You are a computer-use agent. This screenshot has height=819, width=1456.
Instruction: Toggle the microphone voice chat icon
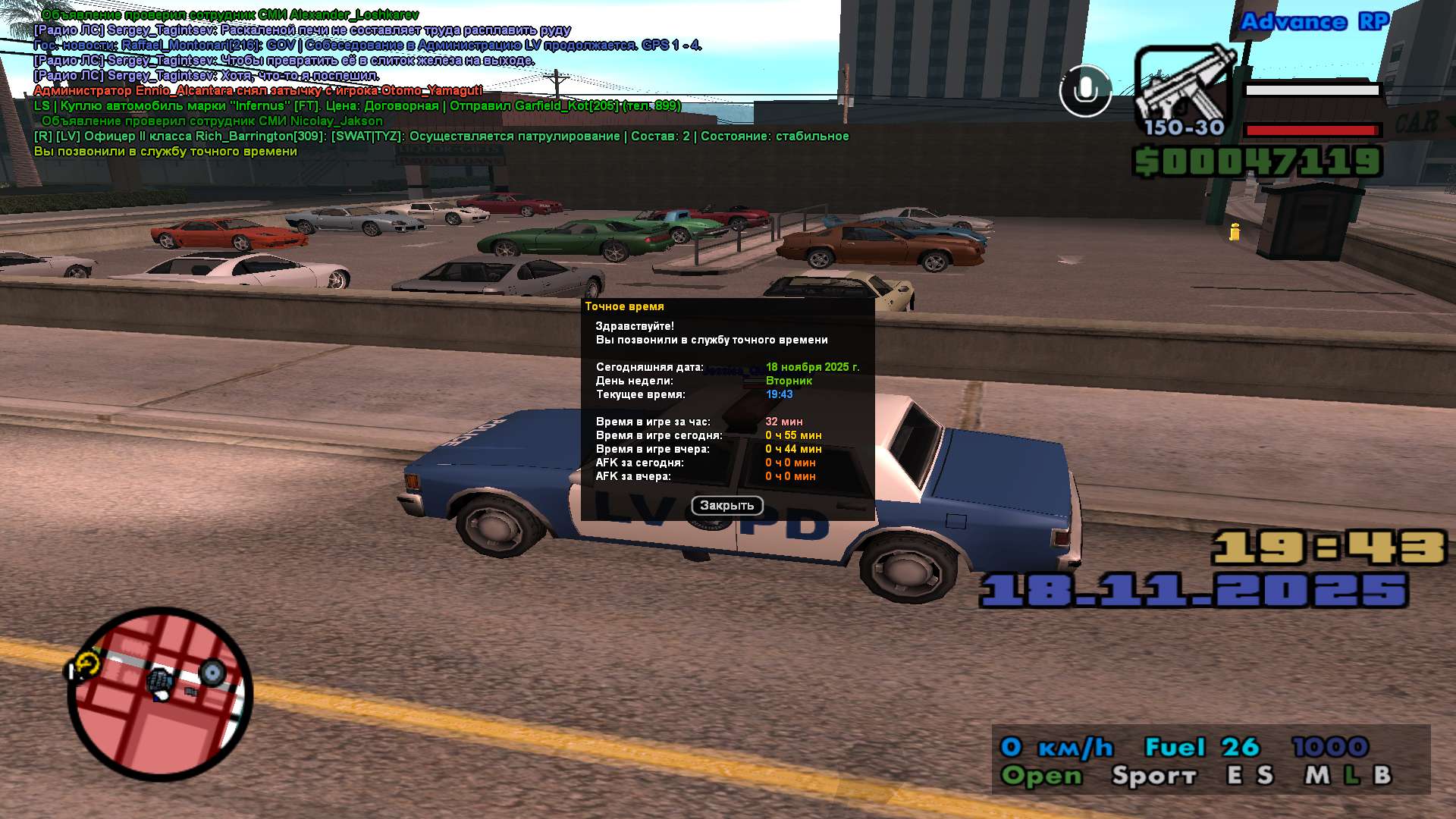point(1085,91)
